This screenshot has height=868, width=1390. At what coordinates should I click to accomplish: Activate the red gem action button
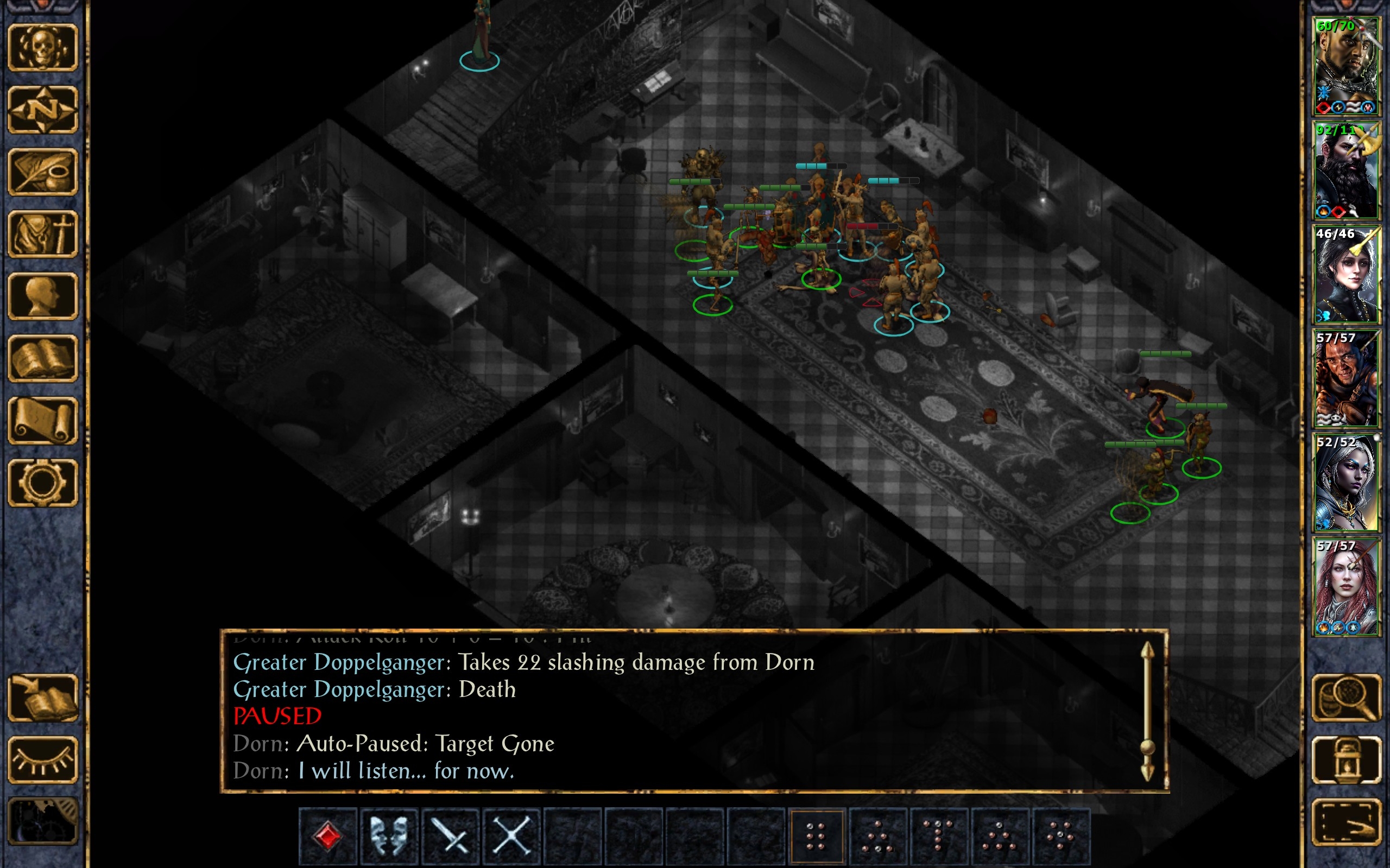coord(328,835)
